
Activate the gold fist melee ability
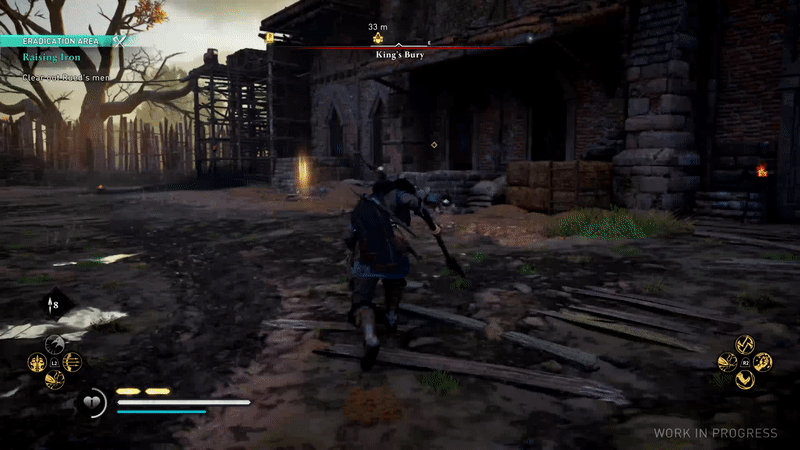pos(763,361)
